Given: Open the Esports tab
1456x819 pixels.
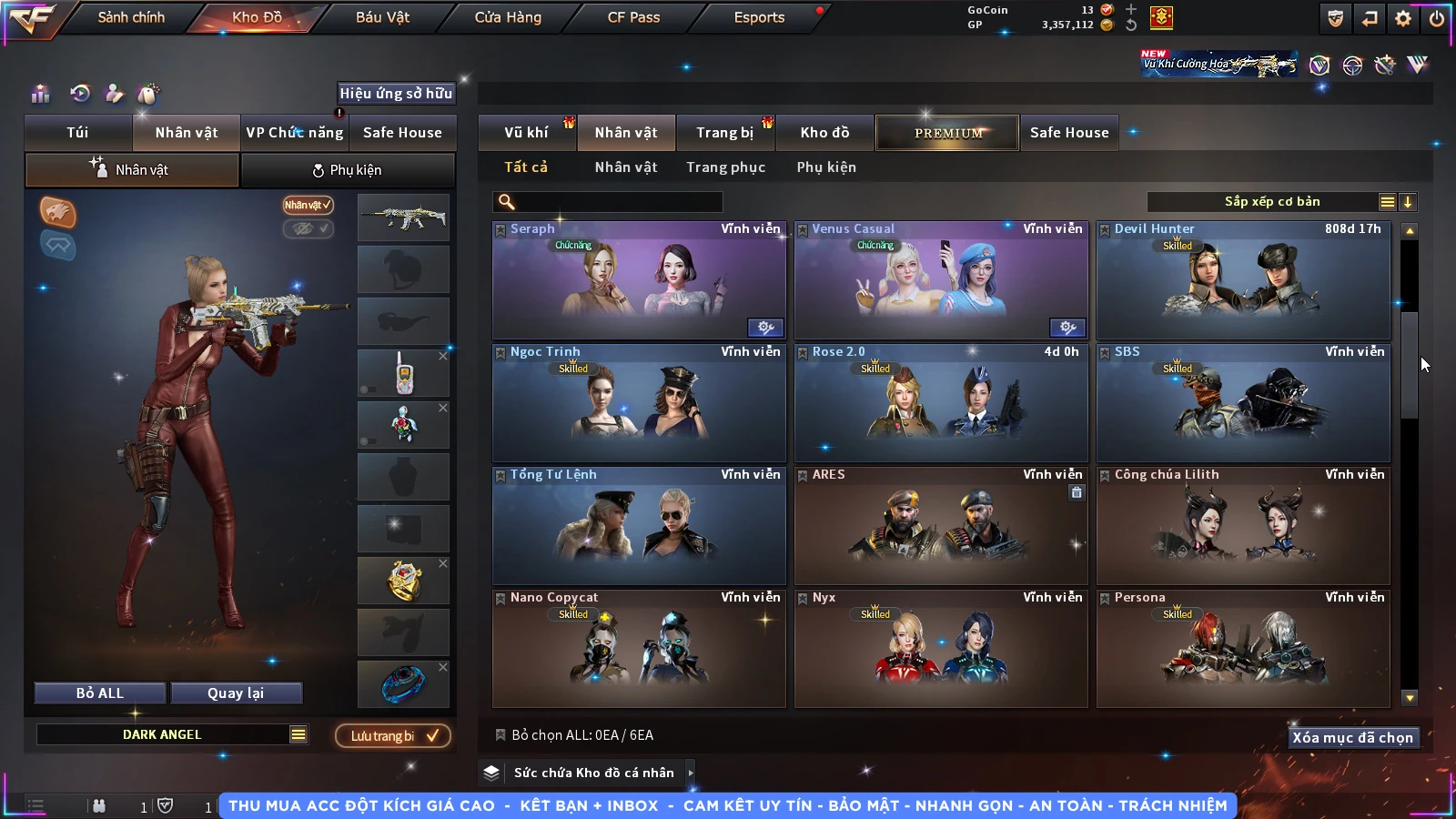Looking at the screenshot, I should point(759,17).
